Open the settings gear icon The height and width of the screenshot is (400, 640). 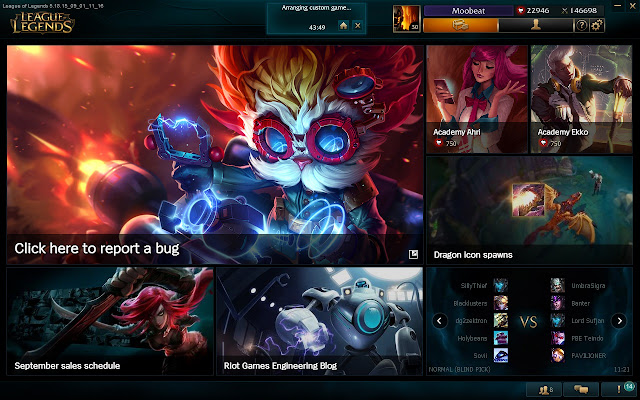[597, 25]
